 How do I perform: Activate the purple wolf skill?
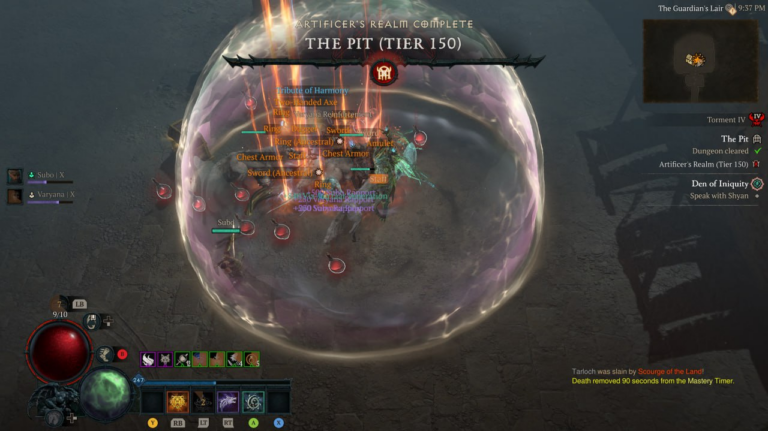[x=228, y=401]
